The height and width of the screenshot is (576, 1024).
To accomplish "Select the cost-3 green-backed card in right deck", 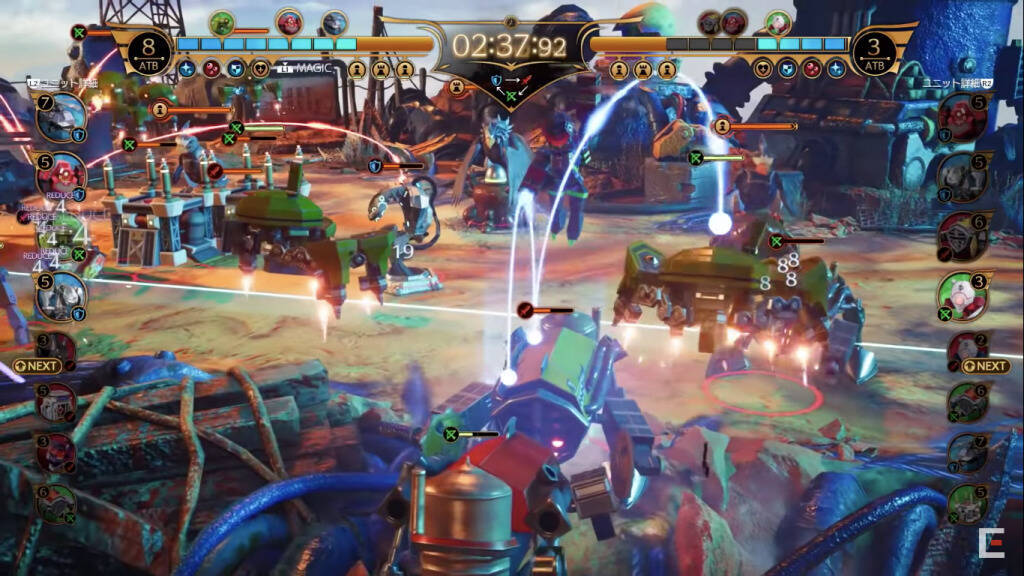I will (x=962, y=297).
